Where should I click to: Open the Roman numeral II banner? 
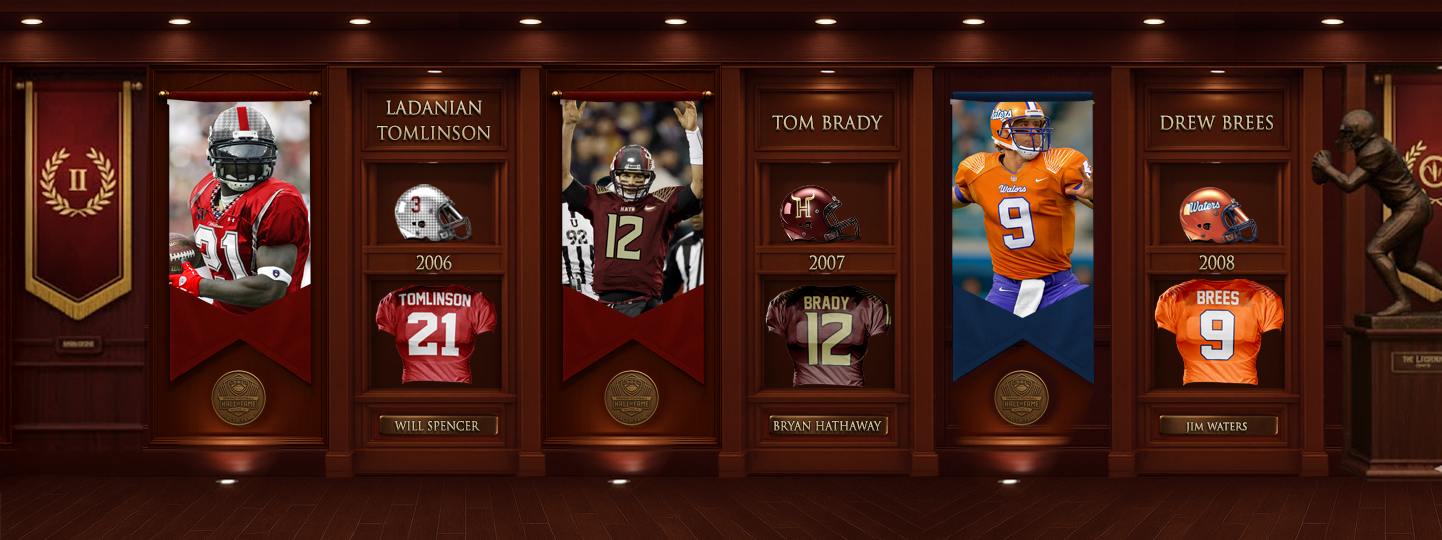[78, 190]
